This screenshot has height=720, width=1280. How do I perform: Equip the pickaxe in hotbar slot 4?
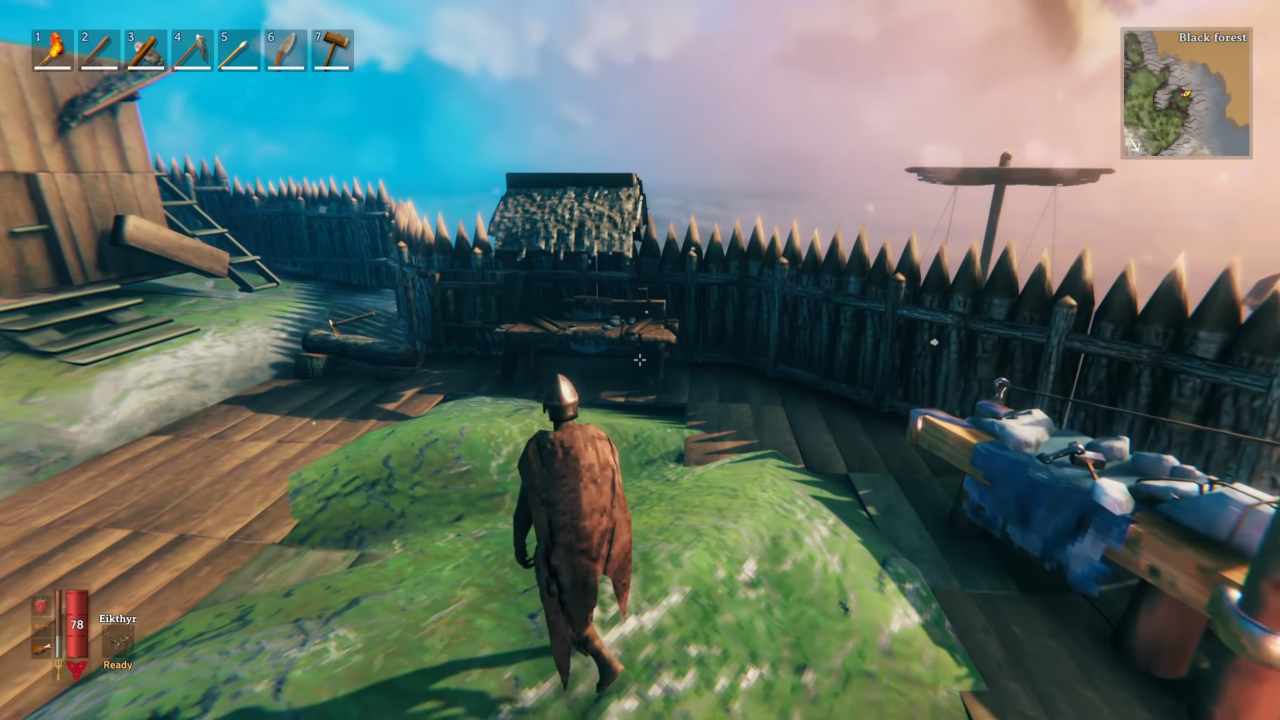(x=190, y=48)
